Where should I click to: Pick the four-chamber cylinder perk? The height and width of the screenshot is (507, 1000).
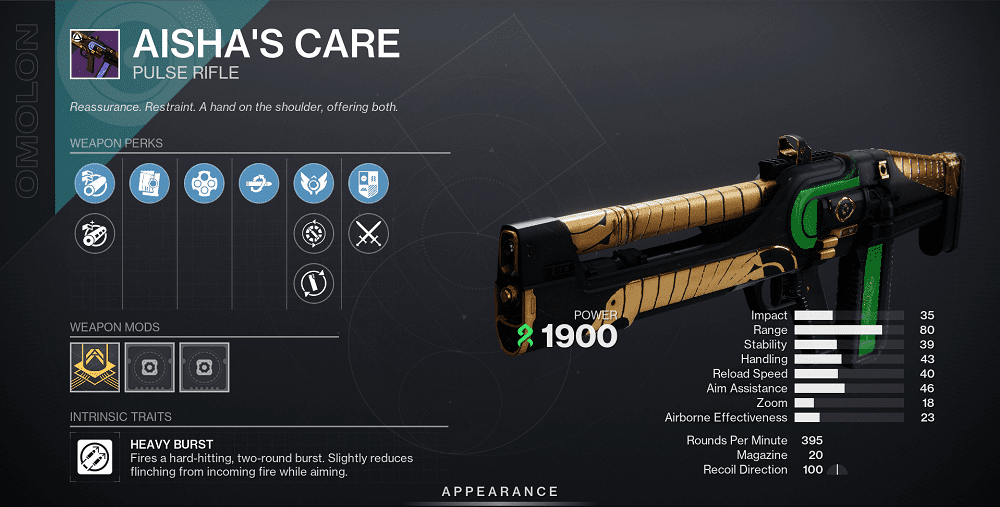click(x=204, y=184)
